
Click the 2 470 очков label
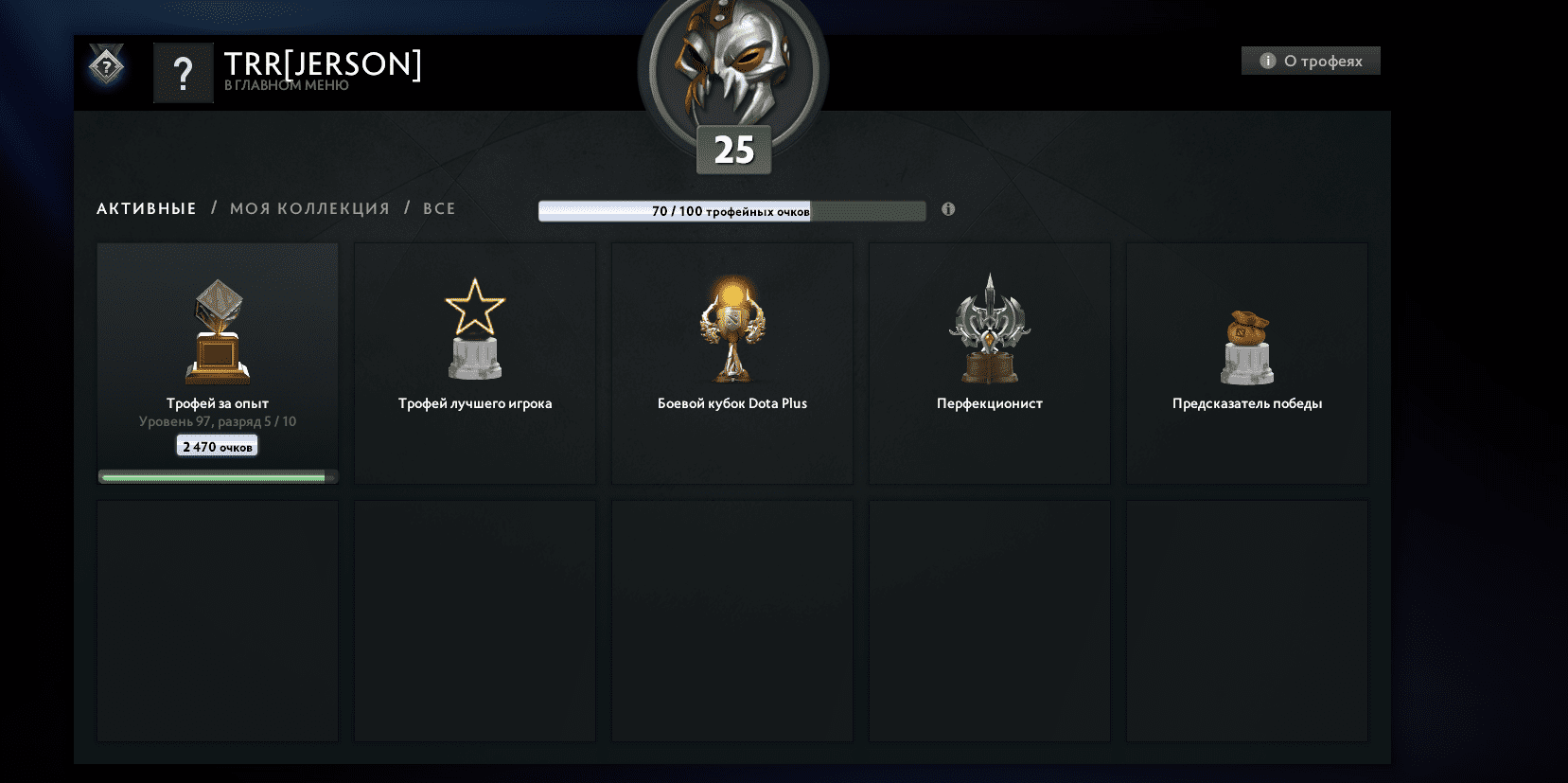point(217,445)
